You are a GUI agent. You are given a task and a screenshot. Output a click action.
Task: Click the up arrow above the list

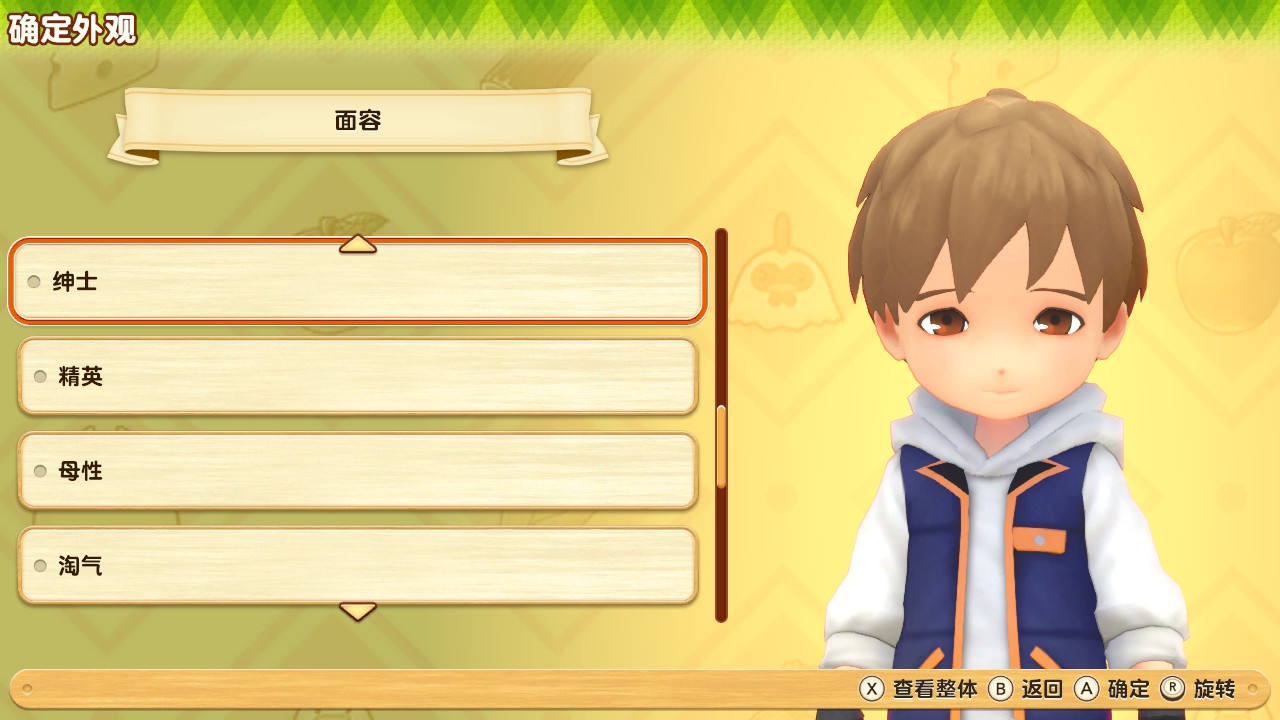pos(357,244)
